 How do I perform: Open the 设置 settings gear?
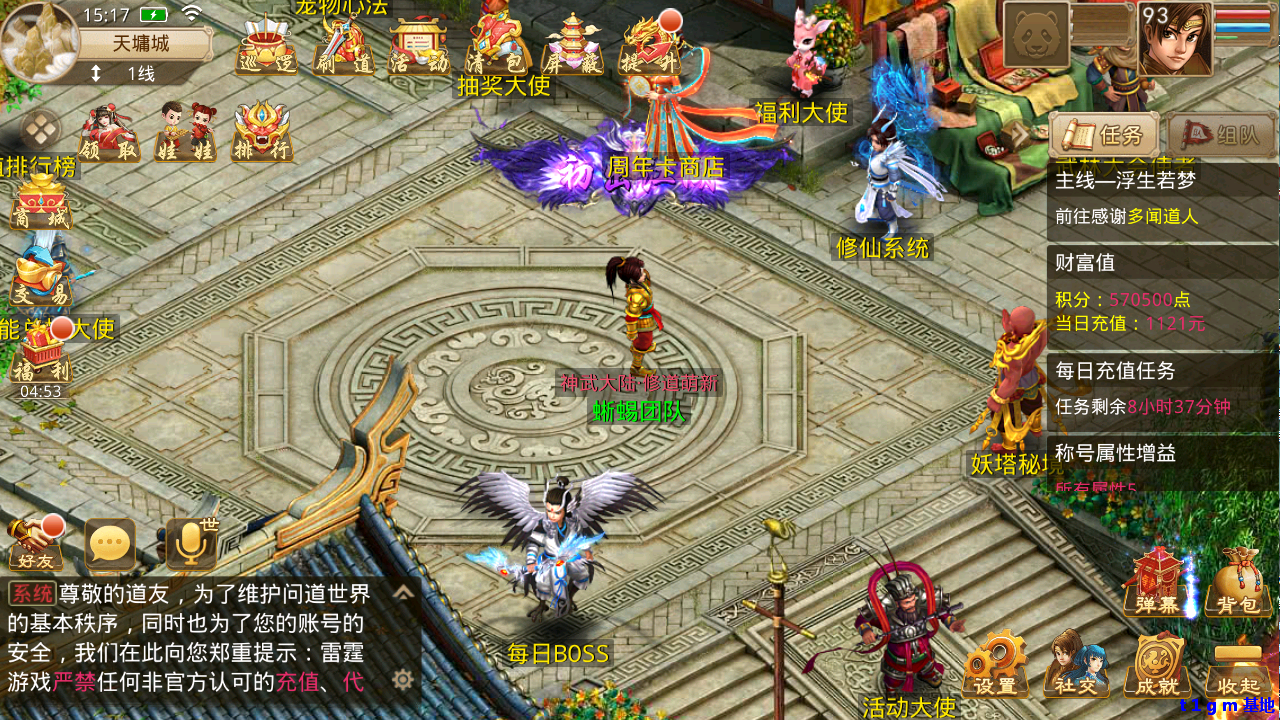pyautogui.click(x=995, y=665)
